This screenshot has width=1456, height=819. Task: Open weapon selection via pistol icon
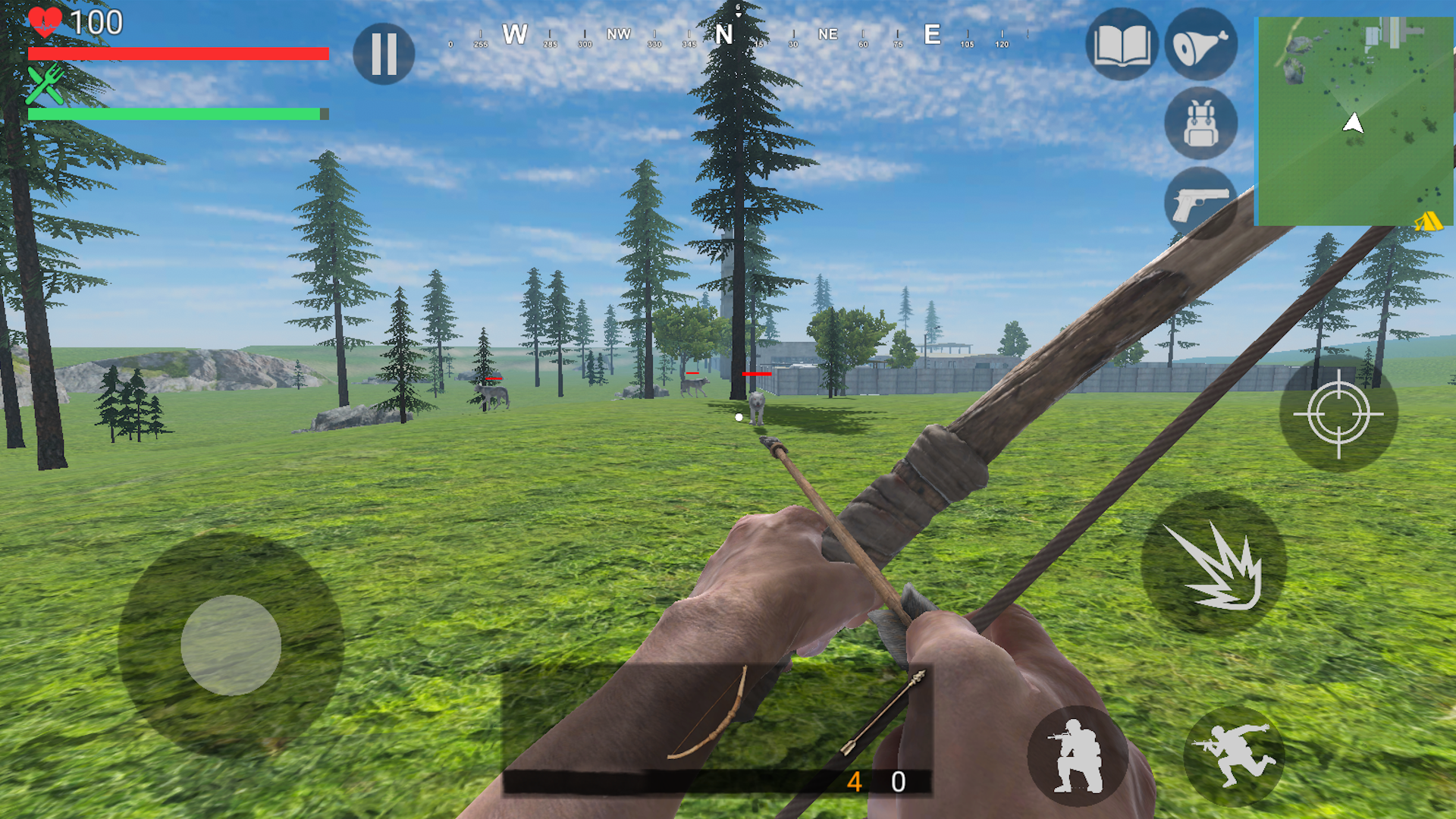click(1200, 203)
